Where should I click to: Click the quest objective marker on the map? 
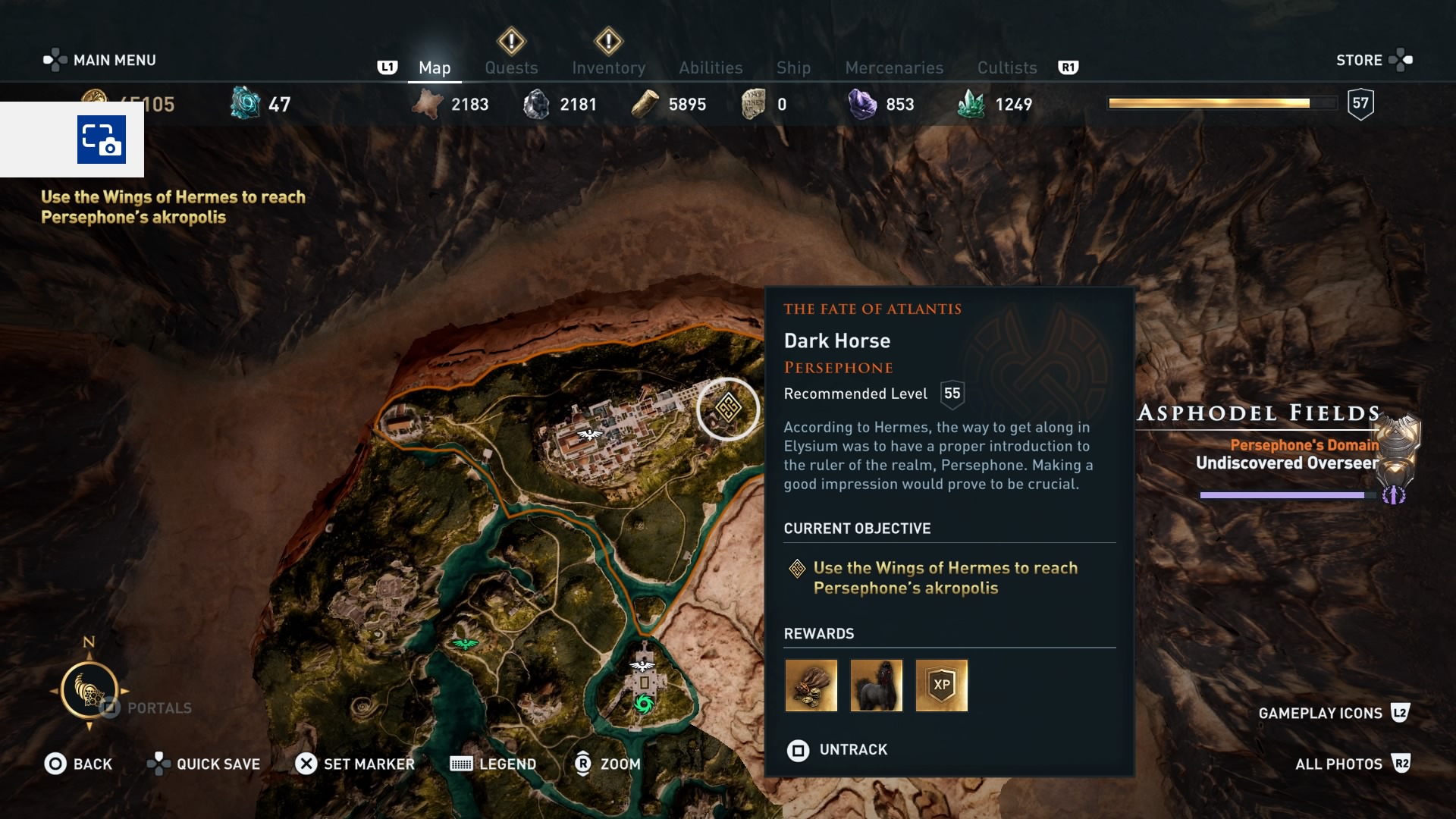point(726,409)
